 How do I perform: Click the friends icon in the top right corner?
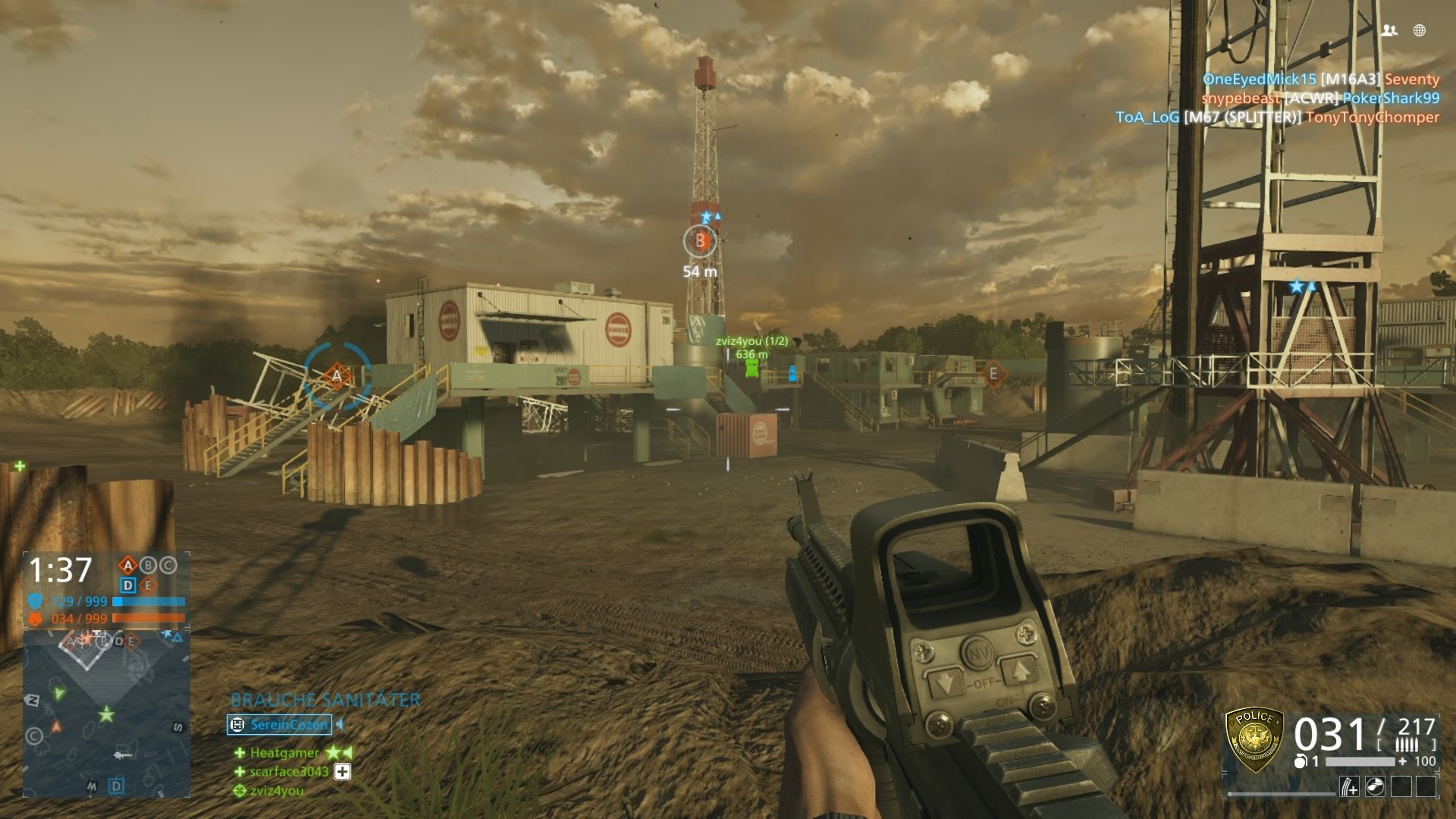[1391, 29]
